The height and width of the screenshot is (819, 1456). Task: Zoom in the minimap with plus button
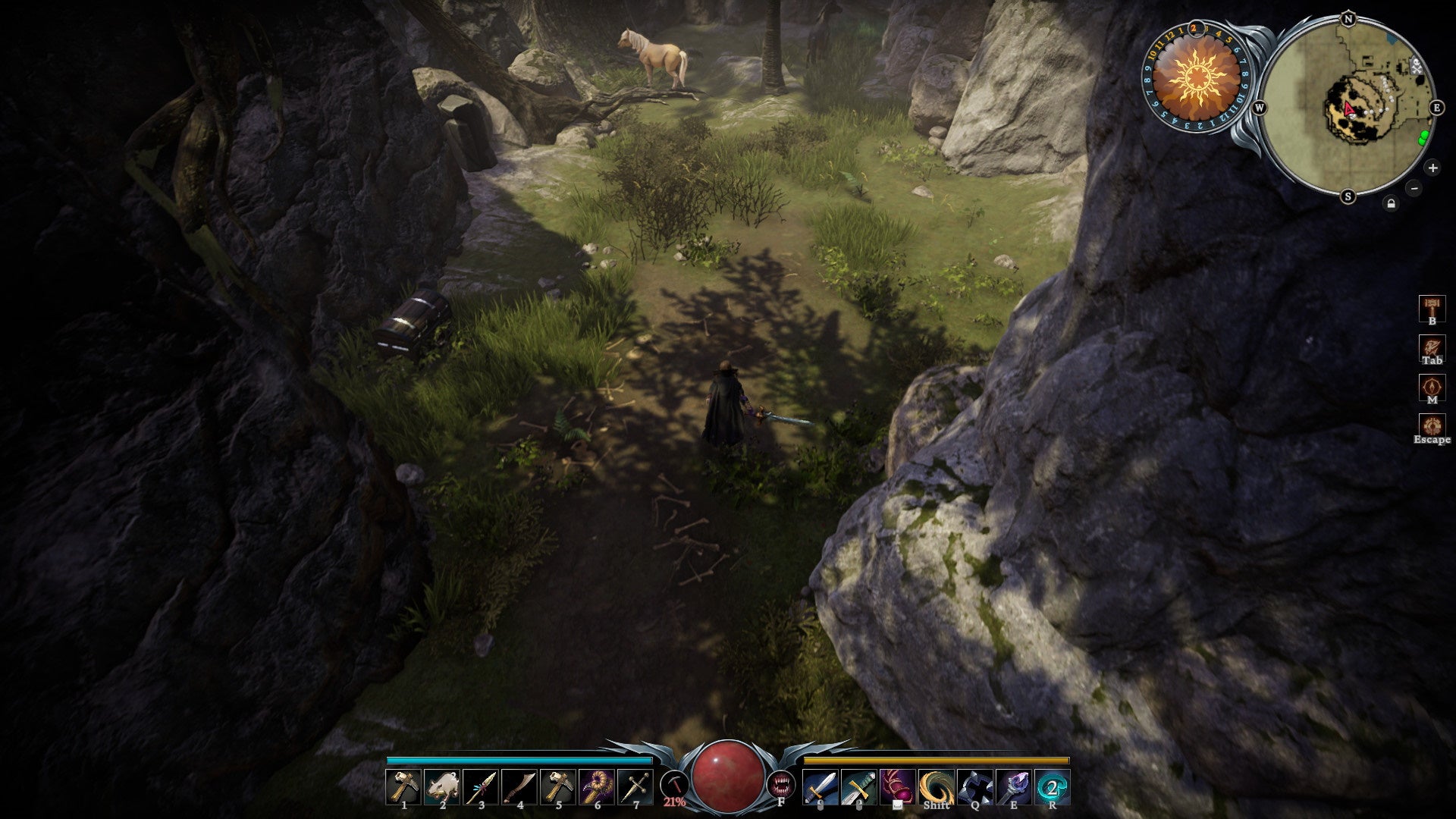coord(1433,168)
